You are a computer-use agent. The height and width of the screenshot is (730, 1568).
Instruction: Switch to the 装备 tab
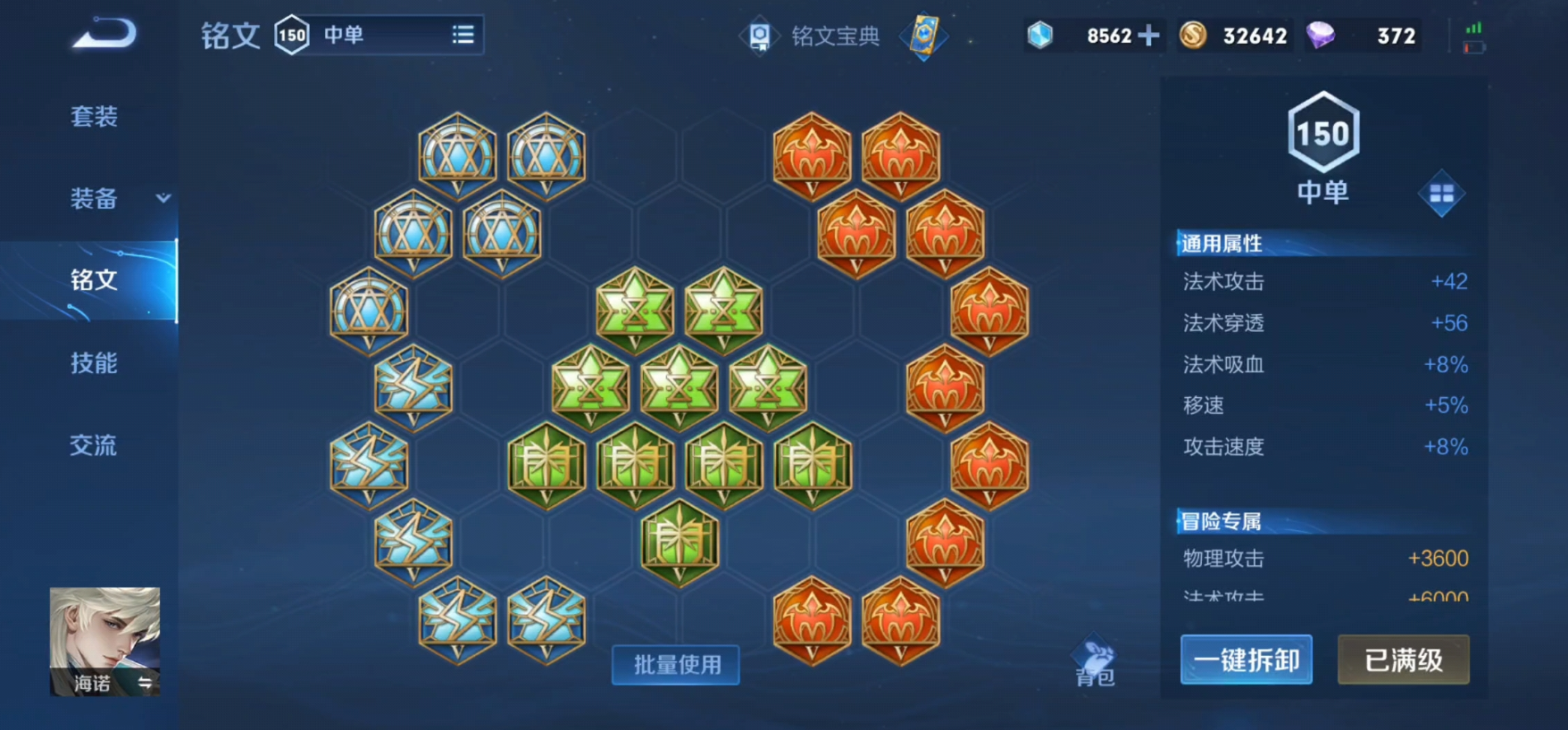[x=94, y=198]
